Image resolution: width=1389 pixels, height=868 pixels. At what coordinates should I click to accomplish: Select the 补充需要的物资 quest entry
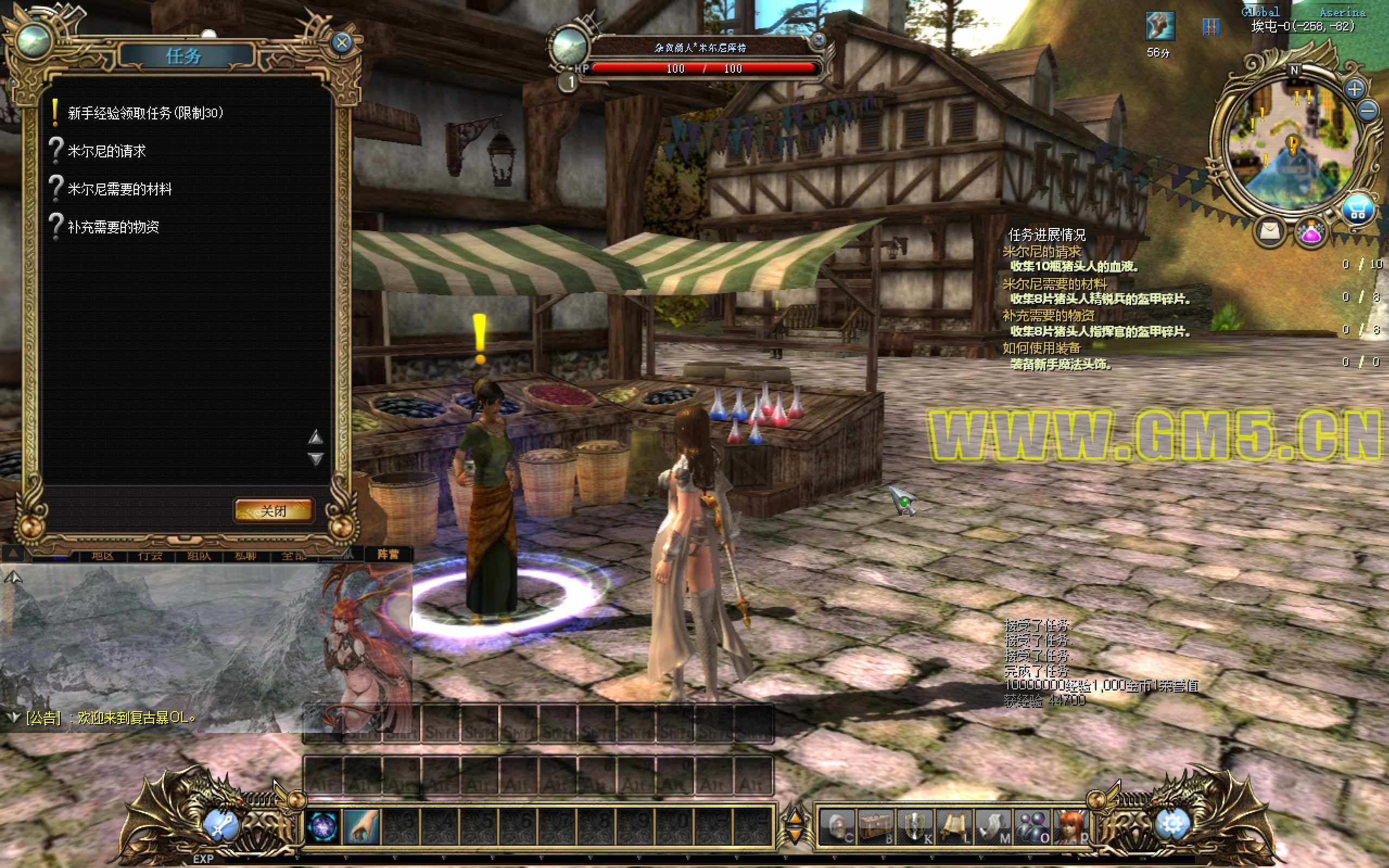click(x=113, y=227)
